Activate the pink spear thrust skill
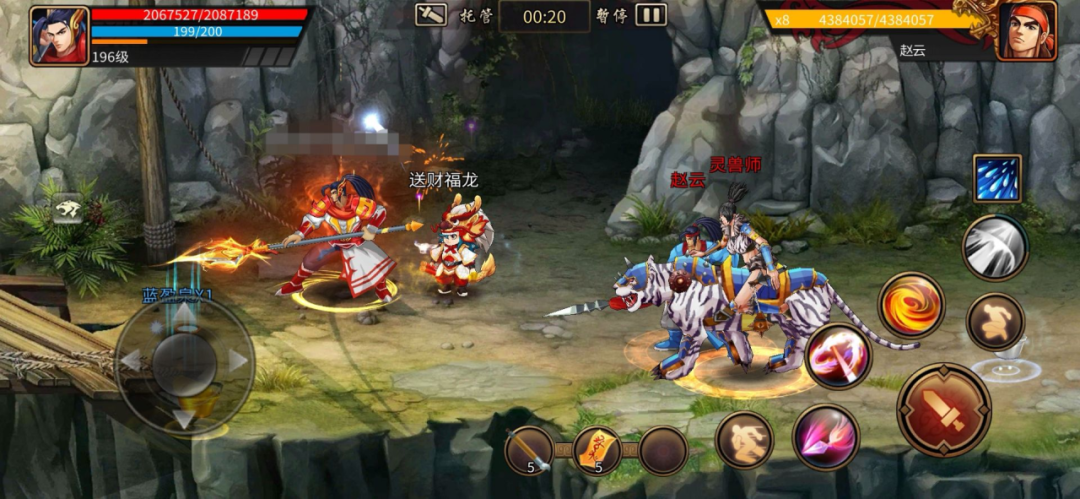The width and height of the screenshot is (1080, 499). coord(826,437)
